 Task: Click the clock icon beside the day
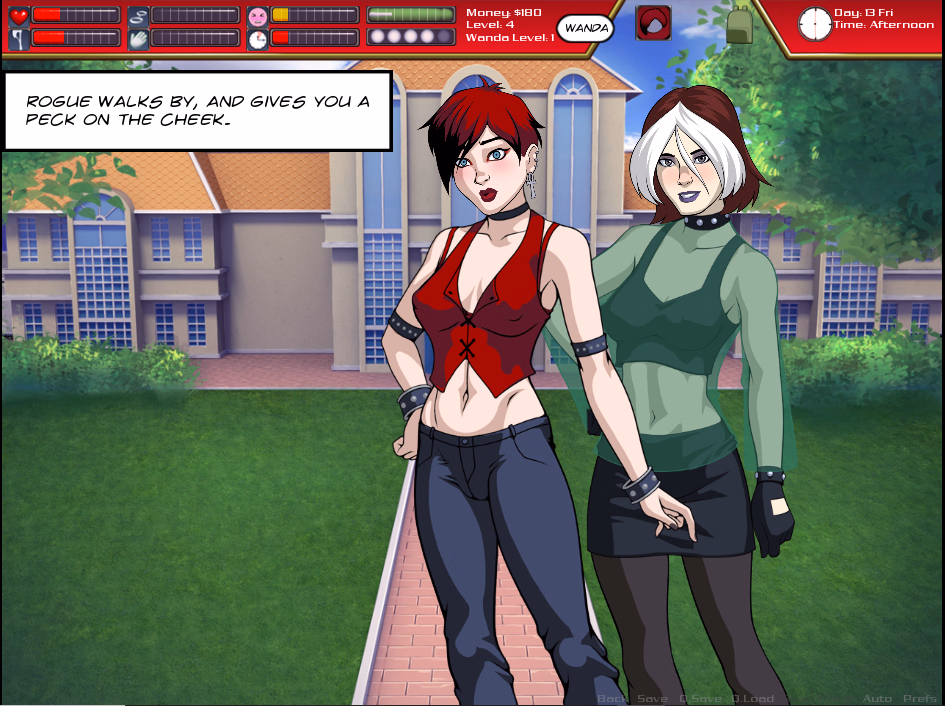point(814,24)
